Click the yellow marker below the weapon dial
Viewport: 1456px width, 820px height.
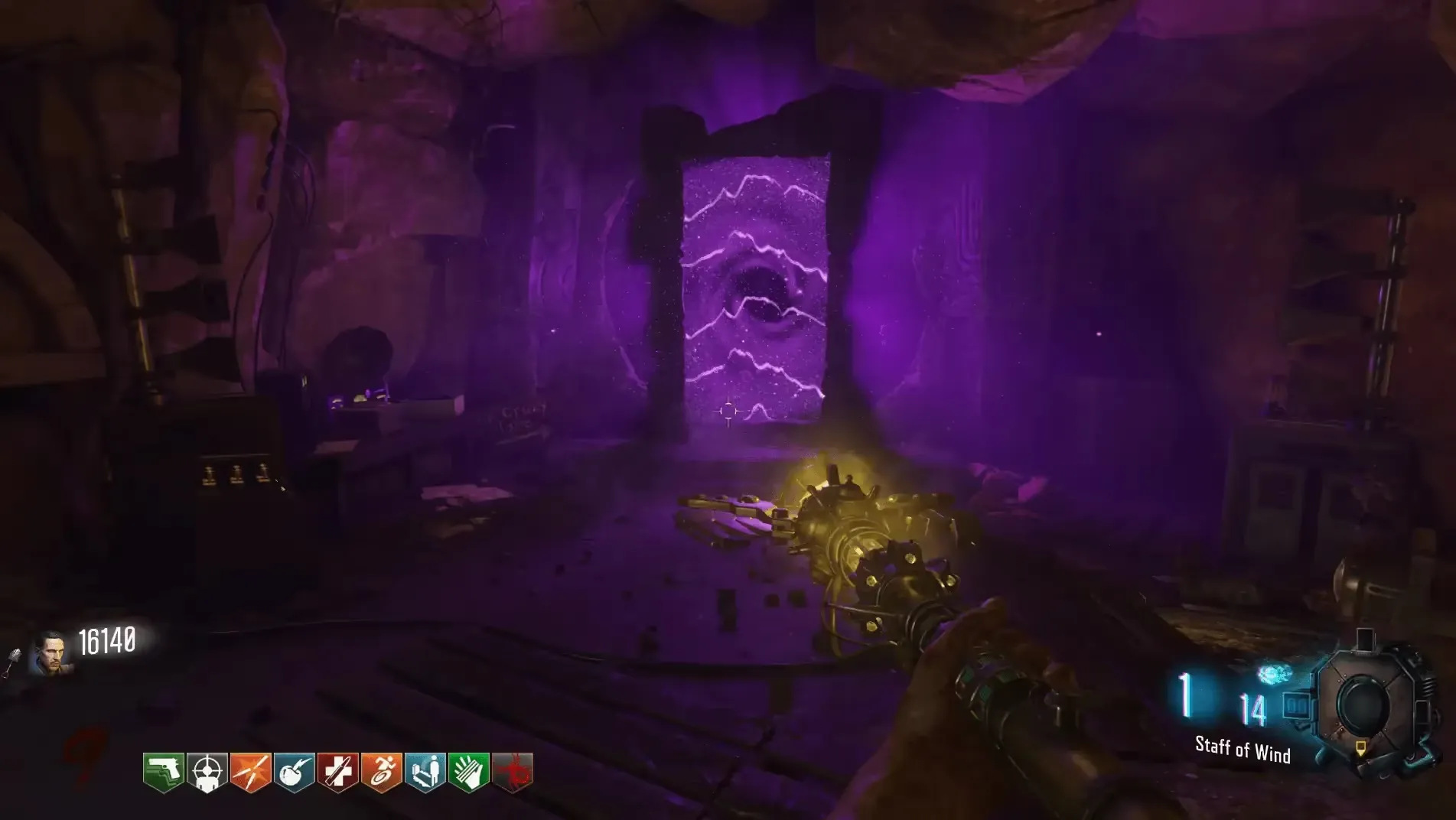tap(1360, 747)
